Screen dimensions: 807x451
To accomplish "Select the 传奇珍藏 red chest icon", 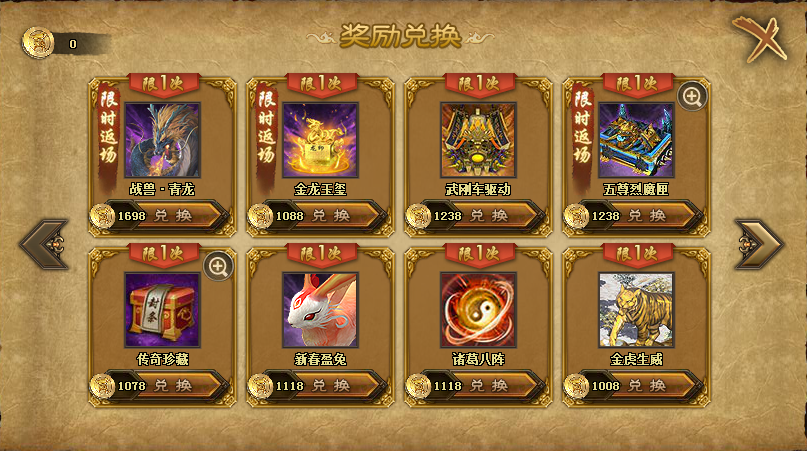I will click(162, 309).
